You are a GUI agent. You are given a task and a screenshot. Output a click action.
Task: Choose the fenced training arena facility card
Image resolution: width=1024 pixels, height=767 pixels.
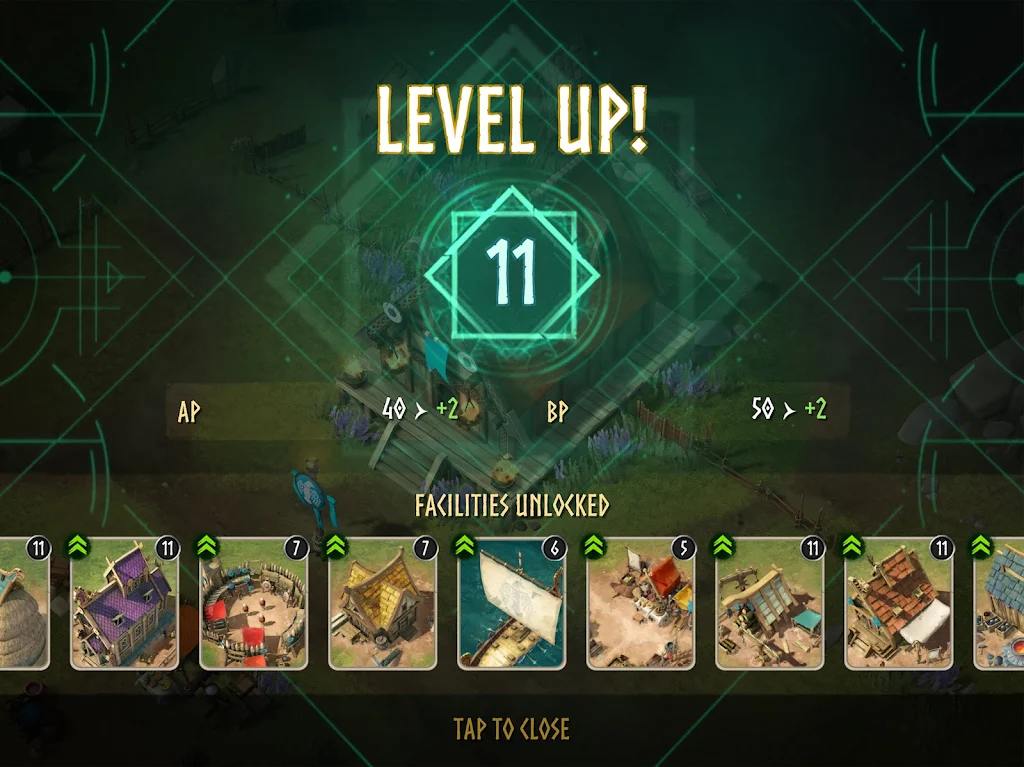pos(253,604)
